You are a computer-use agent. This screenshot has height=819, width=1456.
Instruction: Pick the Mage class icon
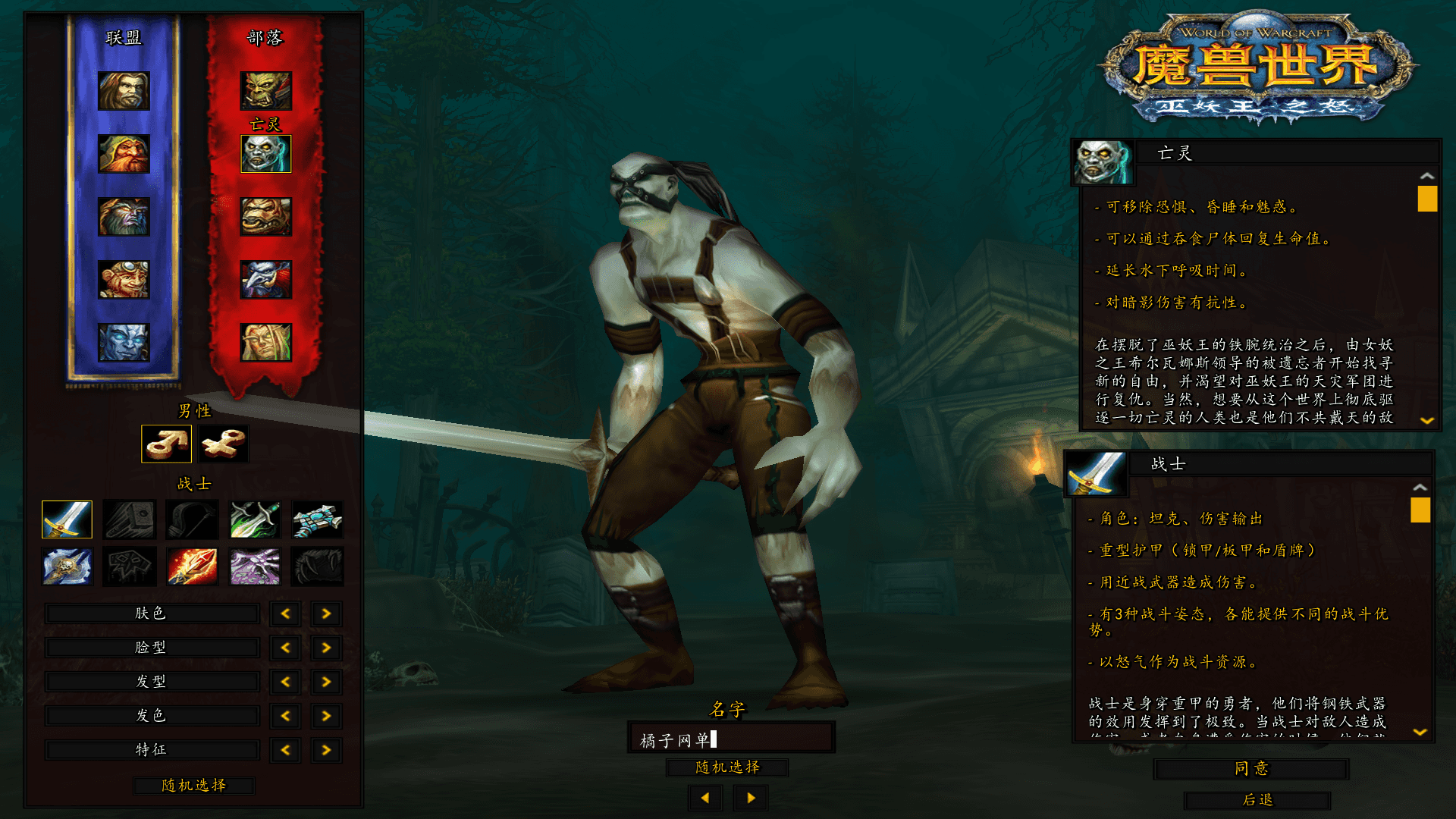[x=193, y=566]
